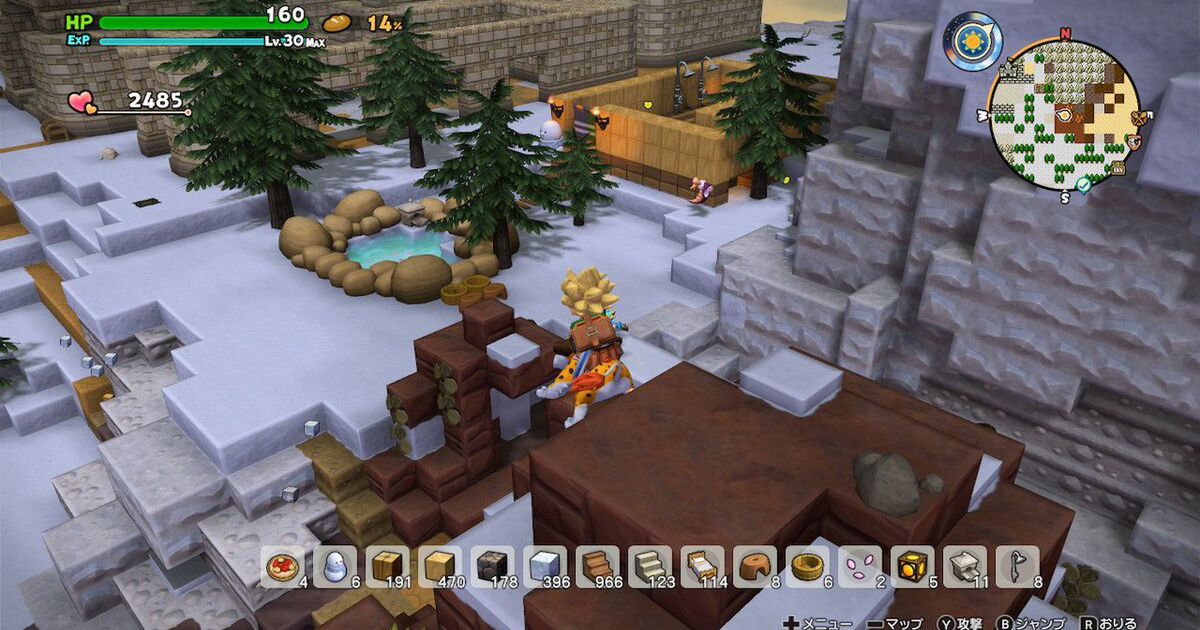Screen dimensions: 1200x630
Task: Open the circular minimap
Action: pos(1063,114)
